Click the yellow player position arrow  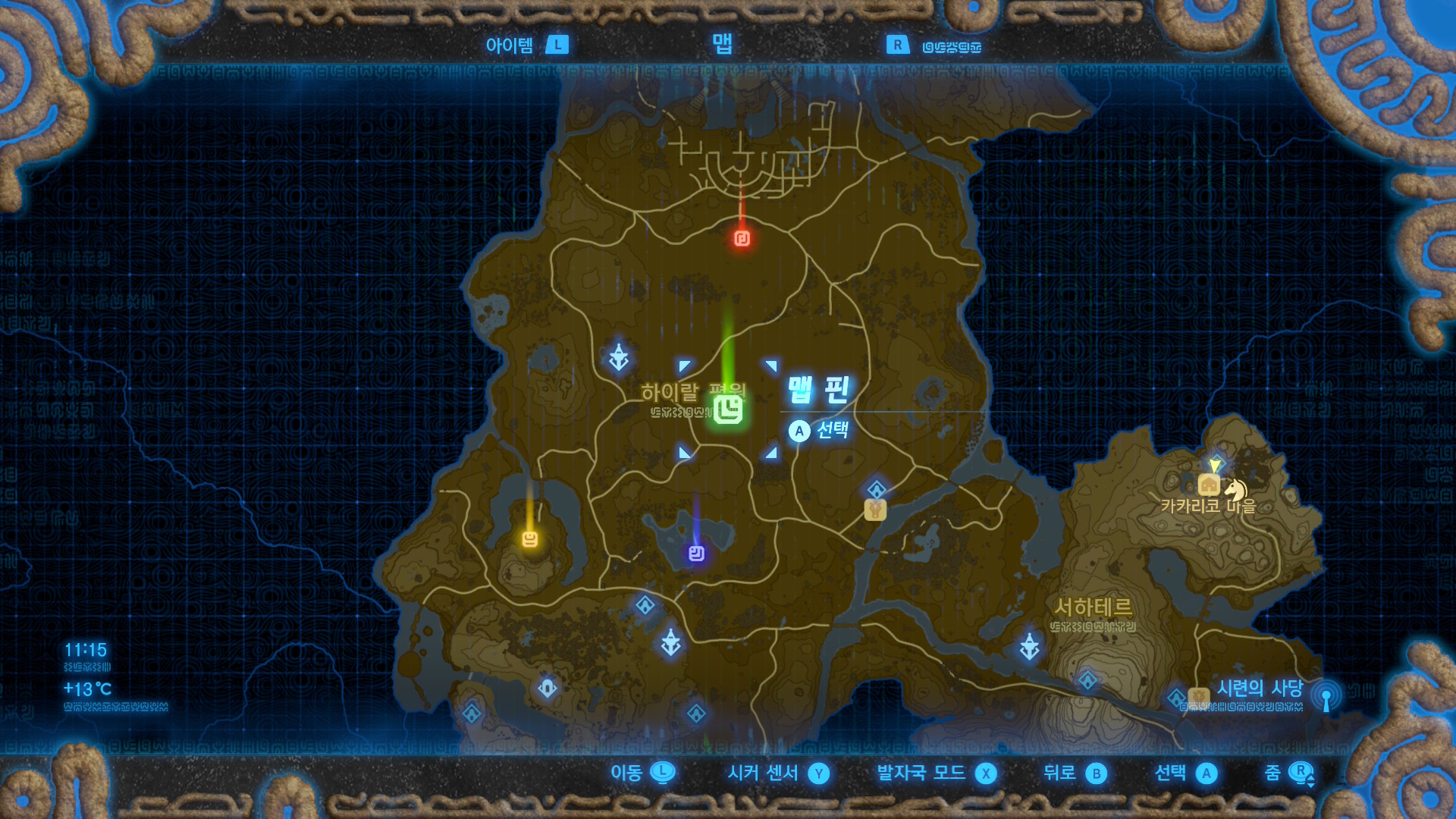[1216, 464]
